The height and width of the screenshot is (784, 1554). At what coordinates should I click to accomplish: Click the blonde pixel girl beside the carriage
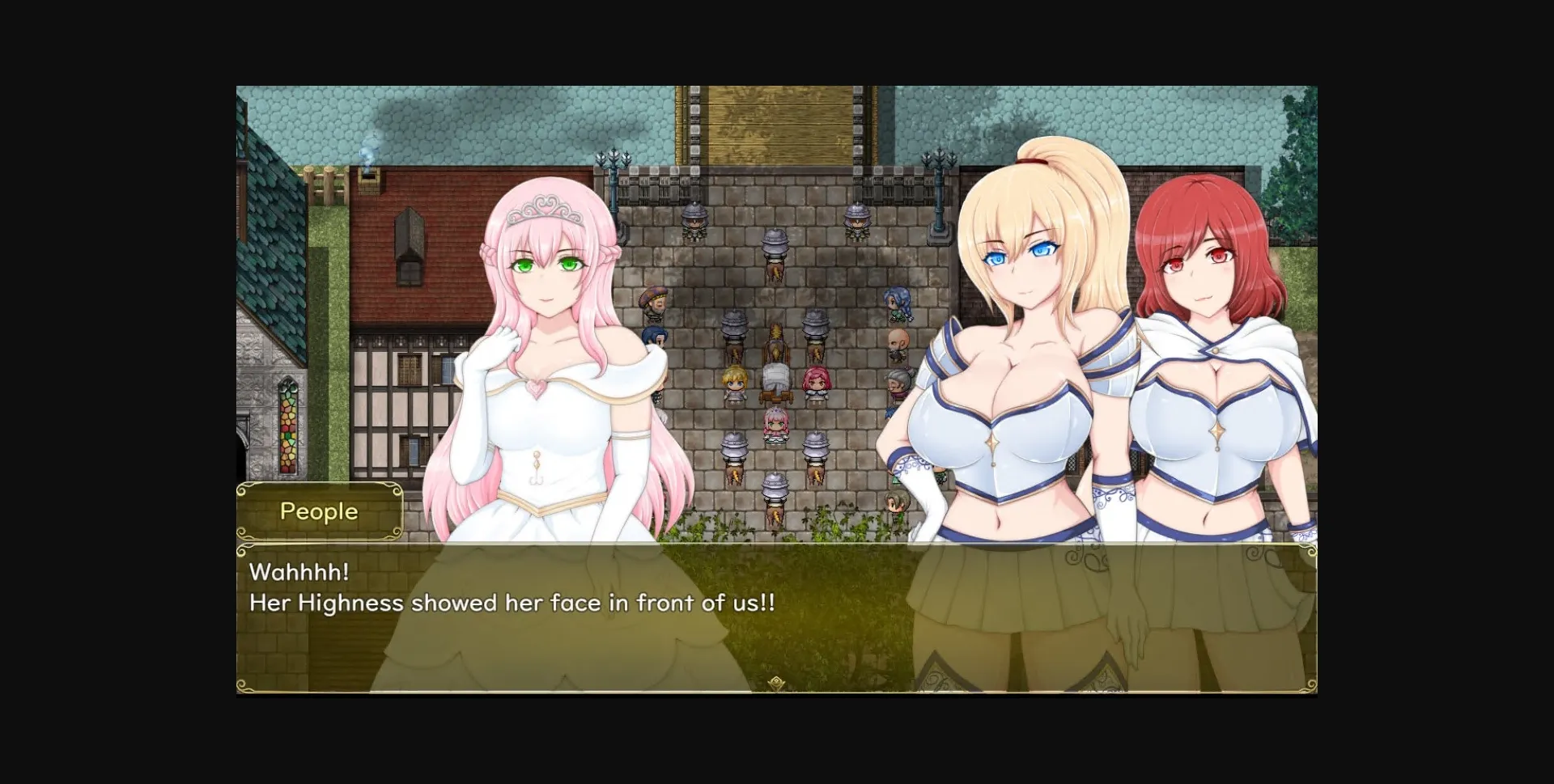pos(733,382)
